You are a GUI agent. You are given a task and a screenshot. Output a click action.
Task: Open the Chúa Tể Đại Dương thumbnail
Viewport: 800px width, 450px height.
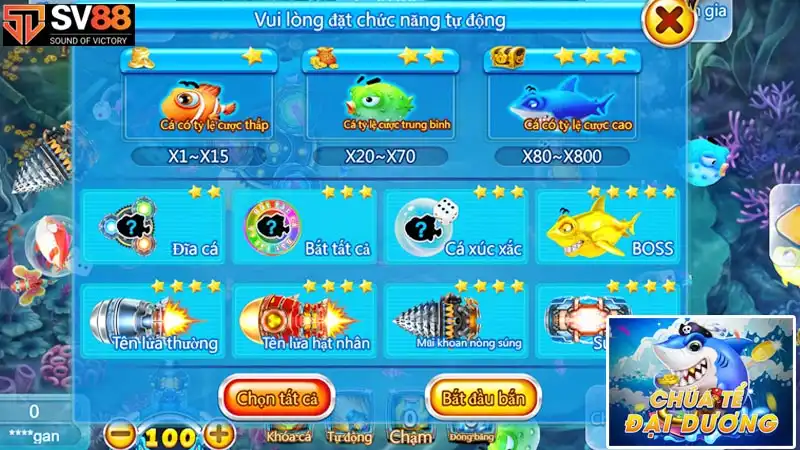700,381
